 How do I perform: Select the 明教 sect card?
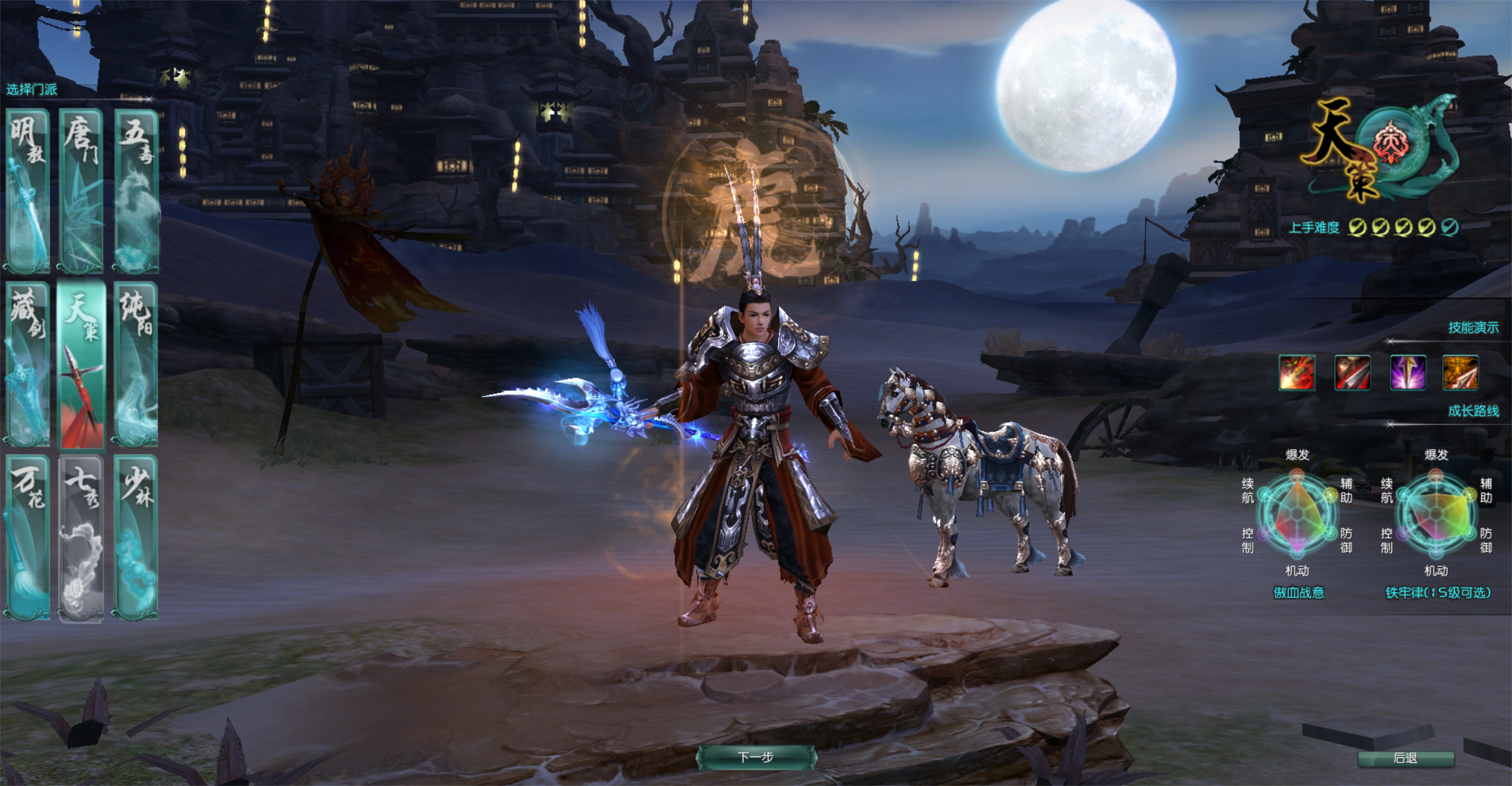[x=28, y=190]
